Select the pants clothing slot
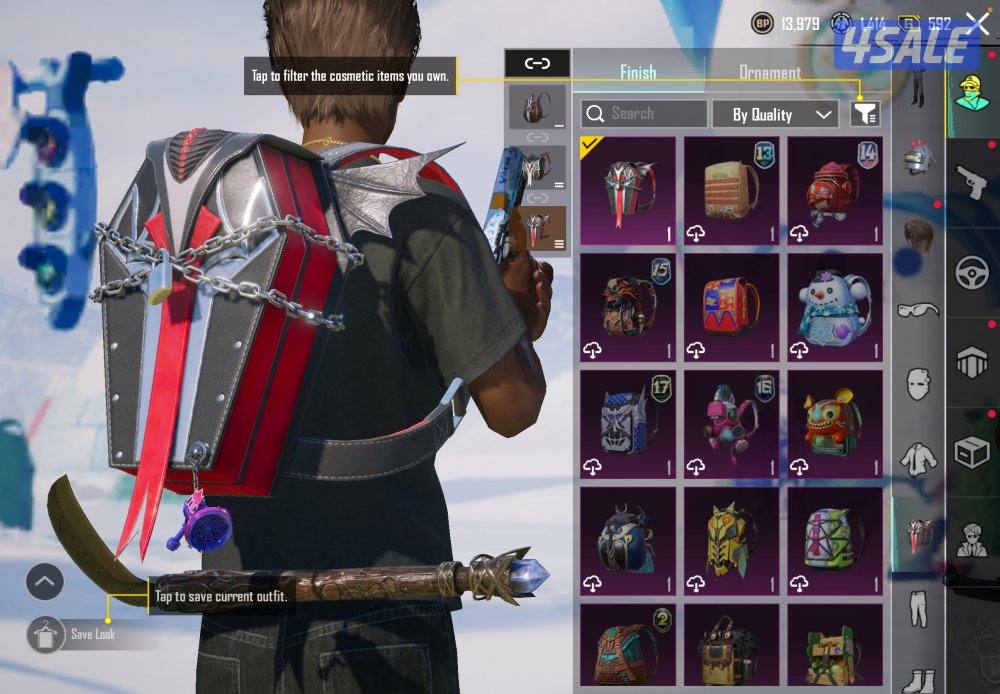Viewport: 1000px width, 694px height. (x=918, y=607)
